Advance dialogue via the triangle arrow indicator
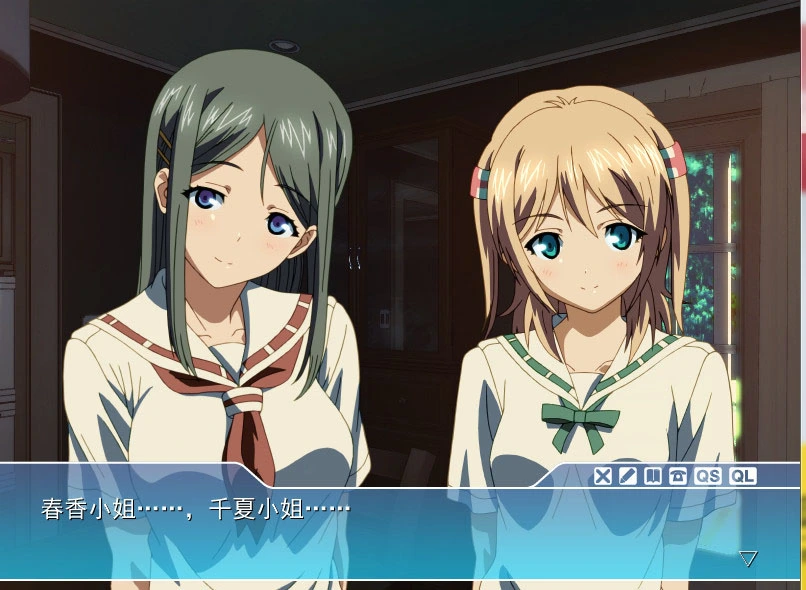This screenshot has width=806, height=590. 748,558
